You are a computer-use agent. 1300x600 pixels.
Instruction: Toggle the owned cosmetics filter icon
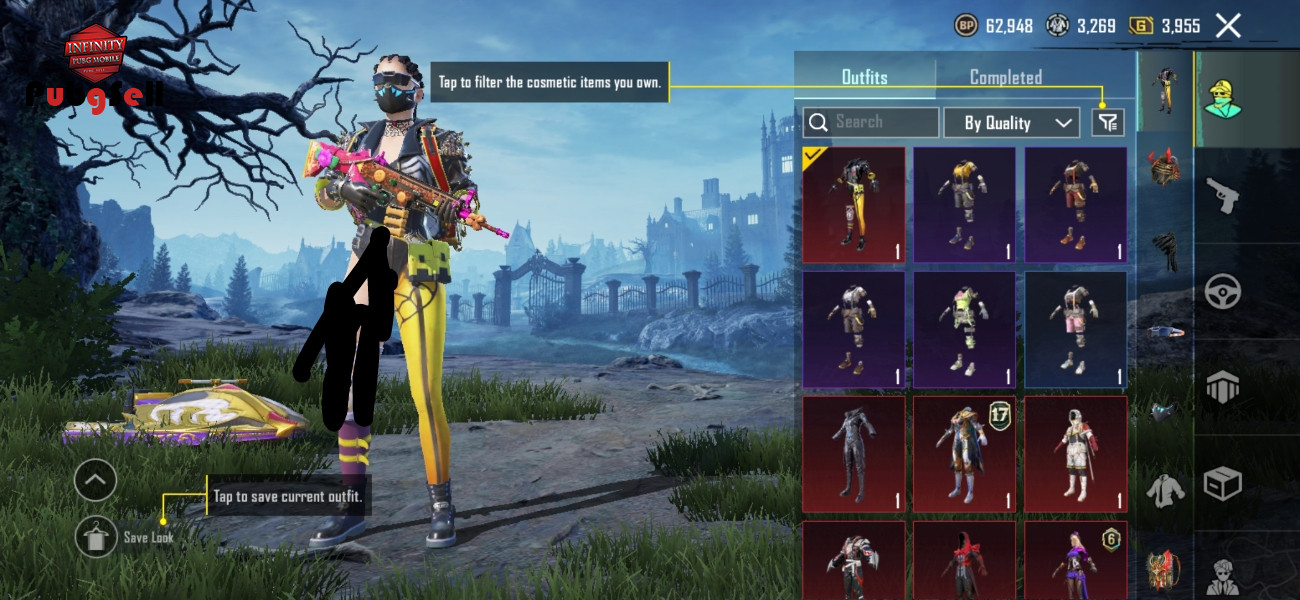click(1107, 123)
